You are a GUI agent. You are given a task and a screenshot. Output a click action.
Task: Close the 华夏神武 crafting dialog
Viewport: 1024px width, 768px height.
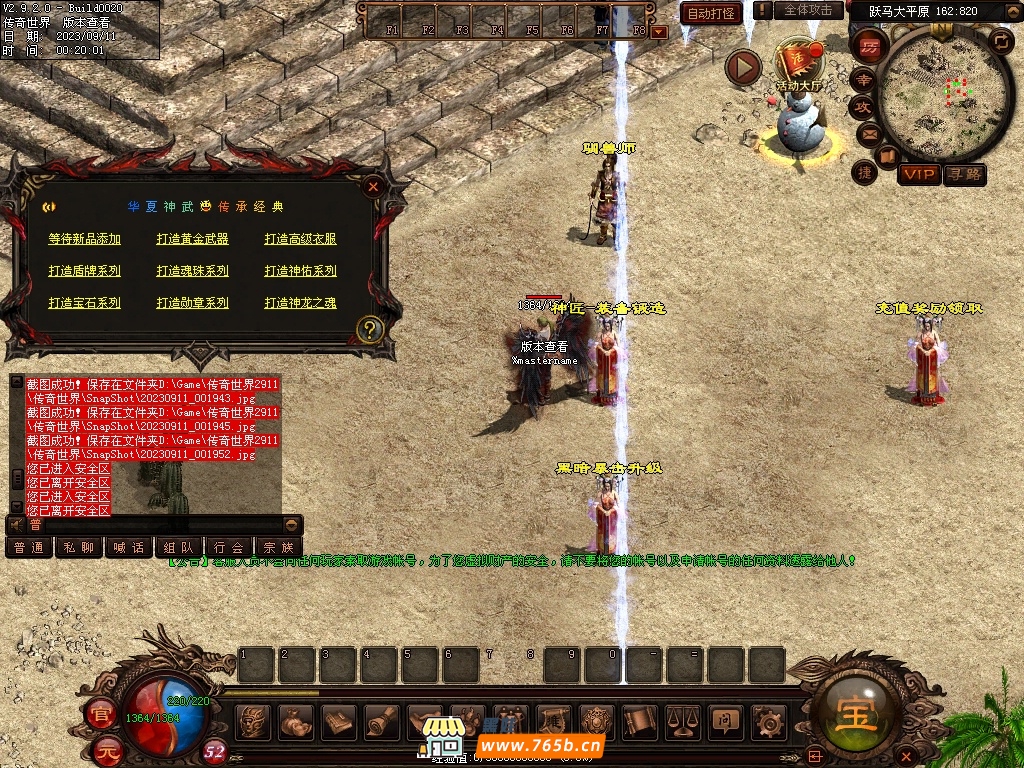[373, 186]
